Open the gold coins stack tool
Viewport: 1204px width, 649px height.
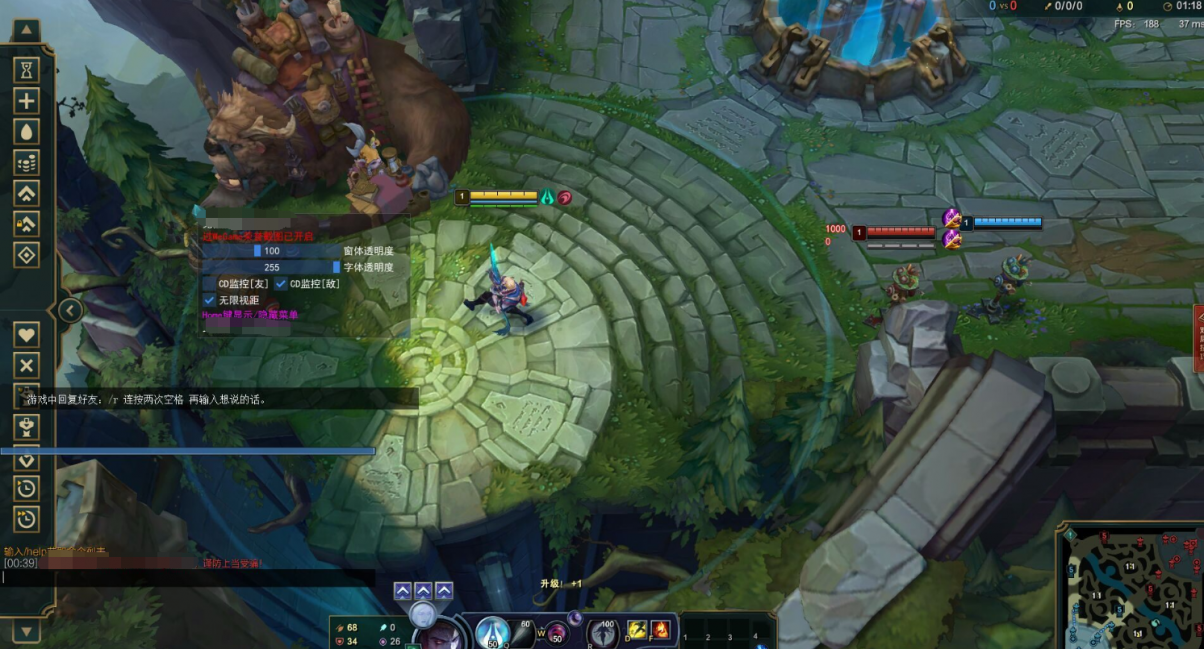click(26, 162)
